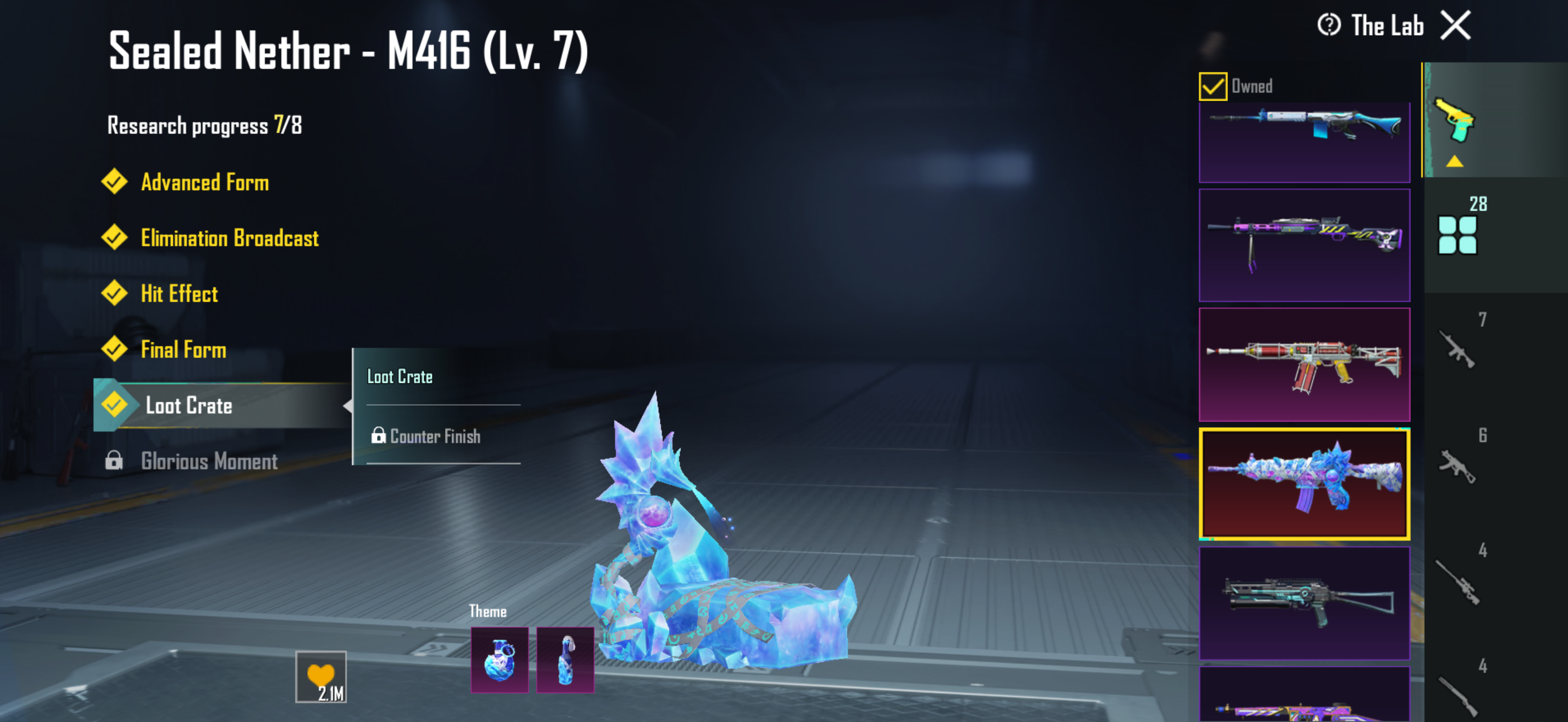1568x722 pixels.
Task: Pick the dark teal submachine gun skin
Action: pos(1304,603)
